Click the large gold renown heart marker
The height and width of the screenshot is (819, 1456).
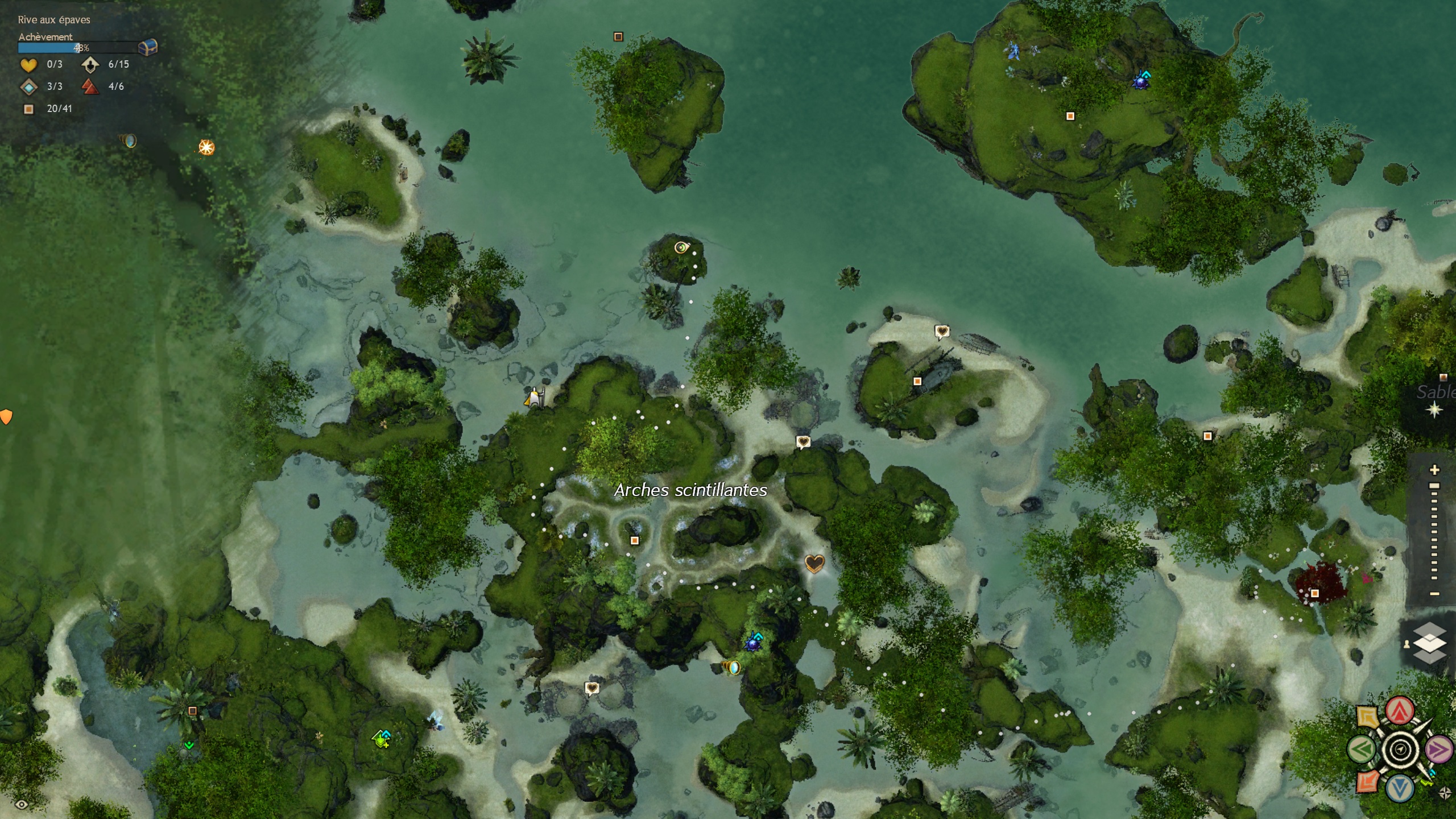[x=814, y=564]
